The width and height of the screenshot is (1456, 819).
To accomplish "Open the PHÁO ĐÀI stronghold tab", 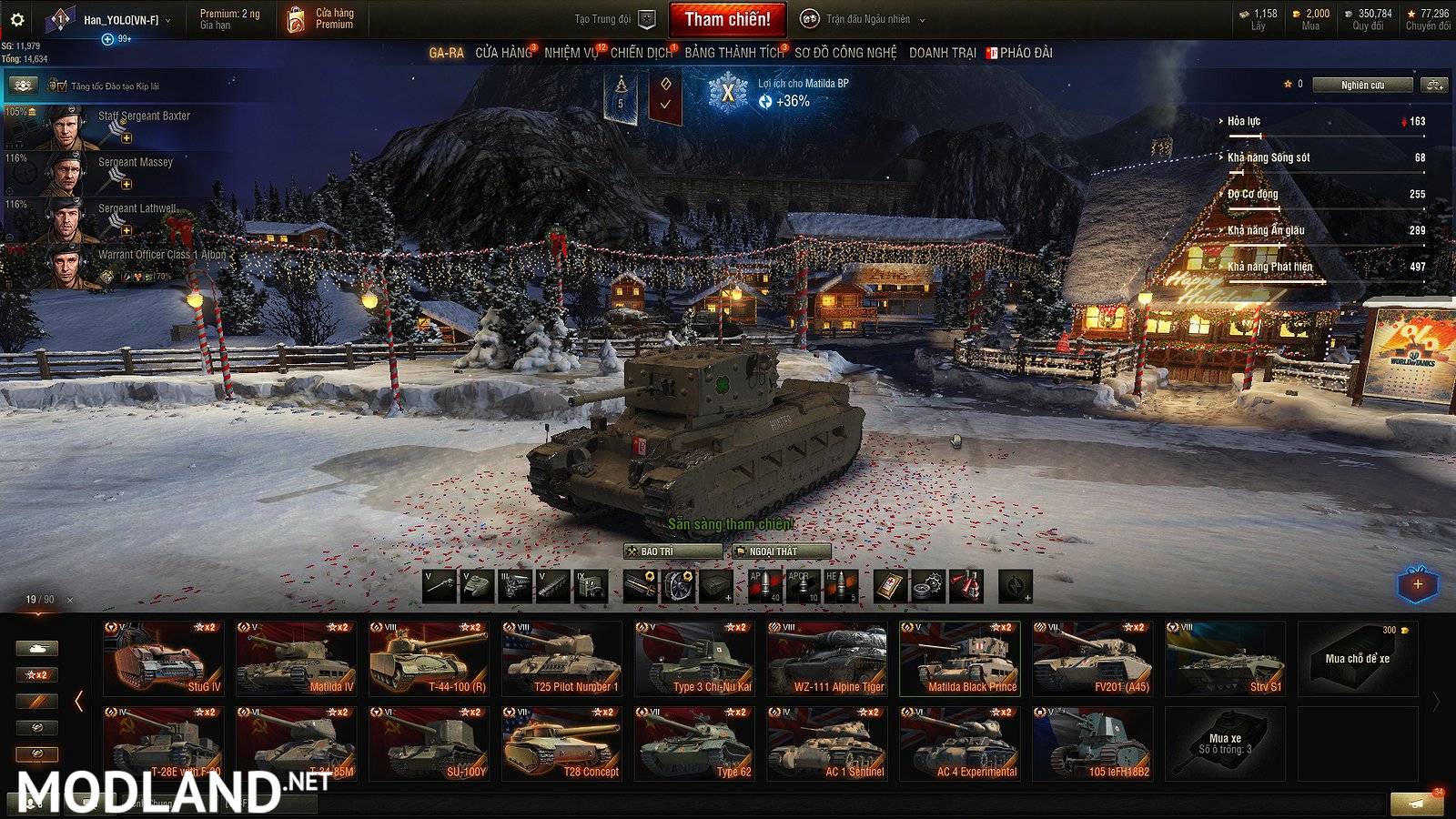I will pos(1026,53).
